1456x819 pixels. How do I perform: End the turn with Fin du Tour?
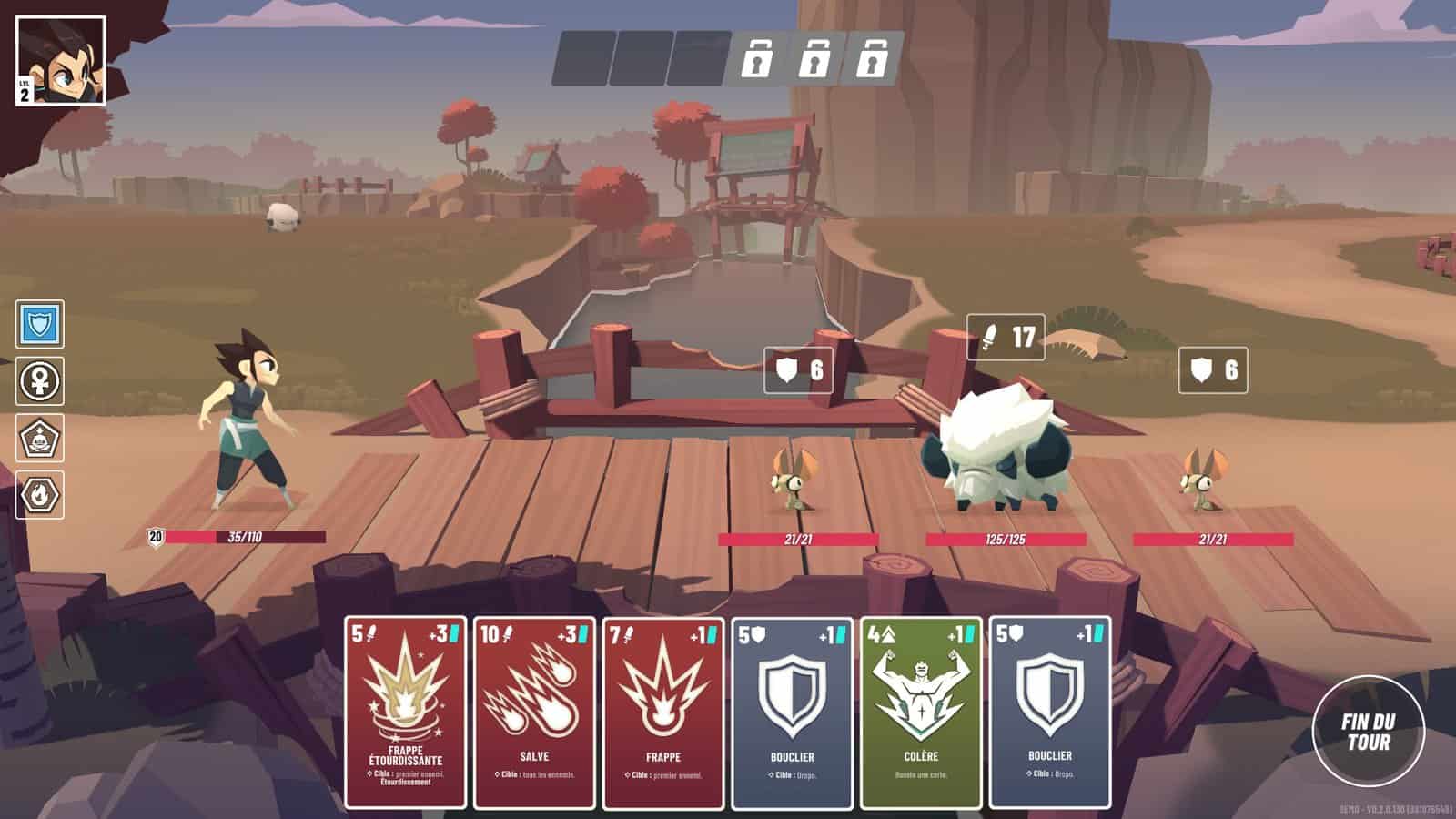click(x=1368, y=731)
